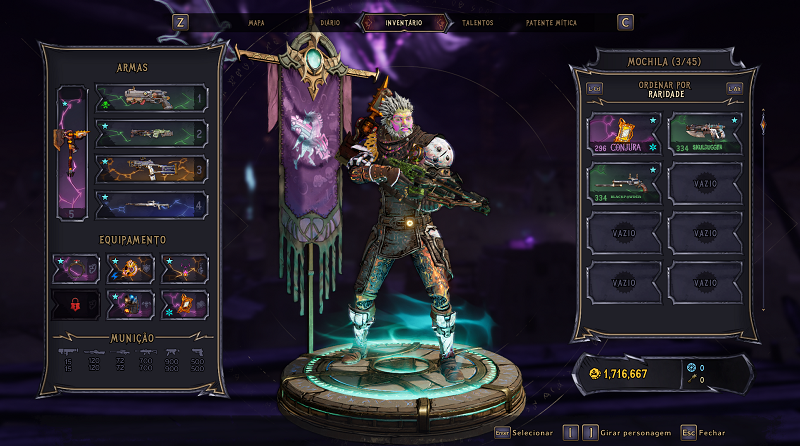Pick the blue rifle in slot 4
The image size is (800, 446).
151,204
